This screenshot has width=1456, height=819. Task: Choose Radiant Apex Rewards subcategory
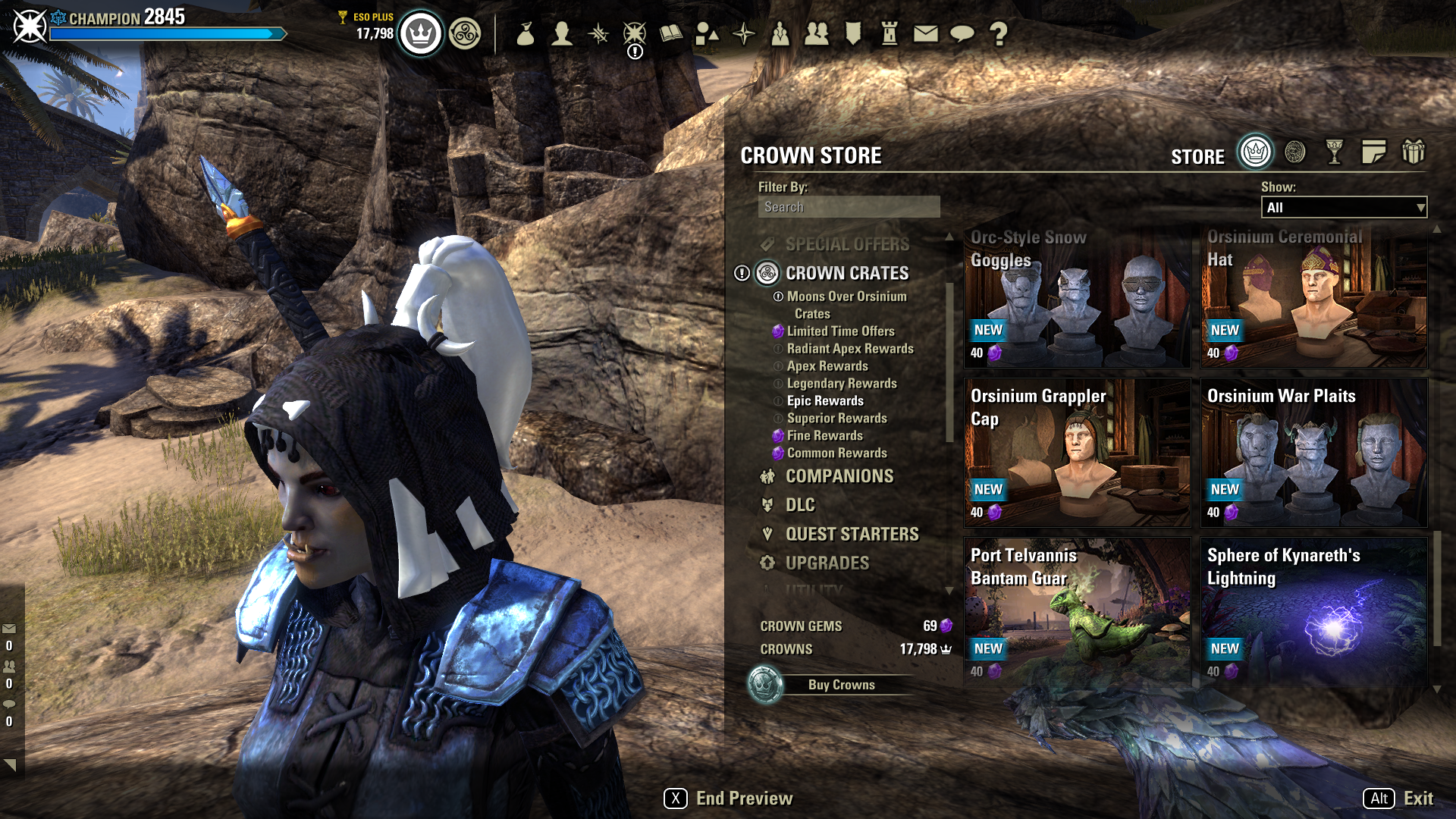849,349
